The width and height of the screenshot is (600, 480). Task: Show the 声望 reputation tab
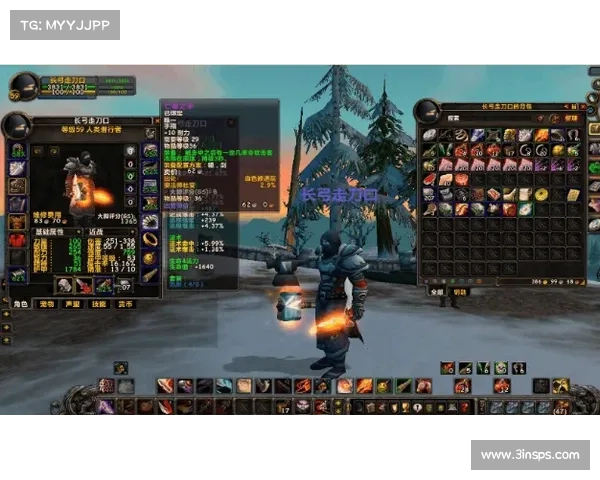pyautogui.click(x=73, y=303)
